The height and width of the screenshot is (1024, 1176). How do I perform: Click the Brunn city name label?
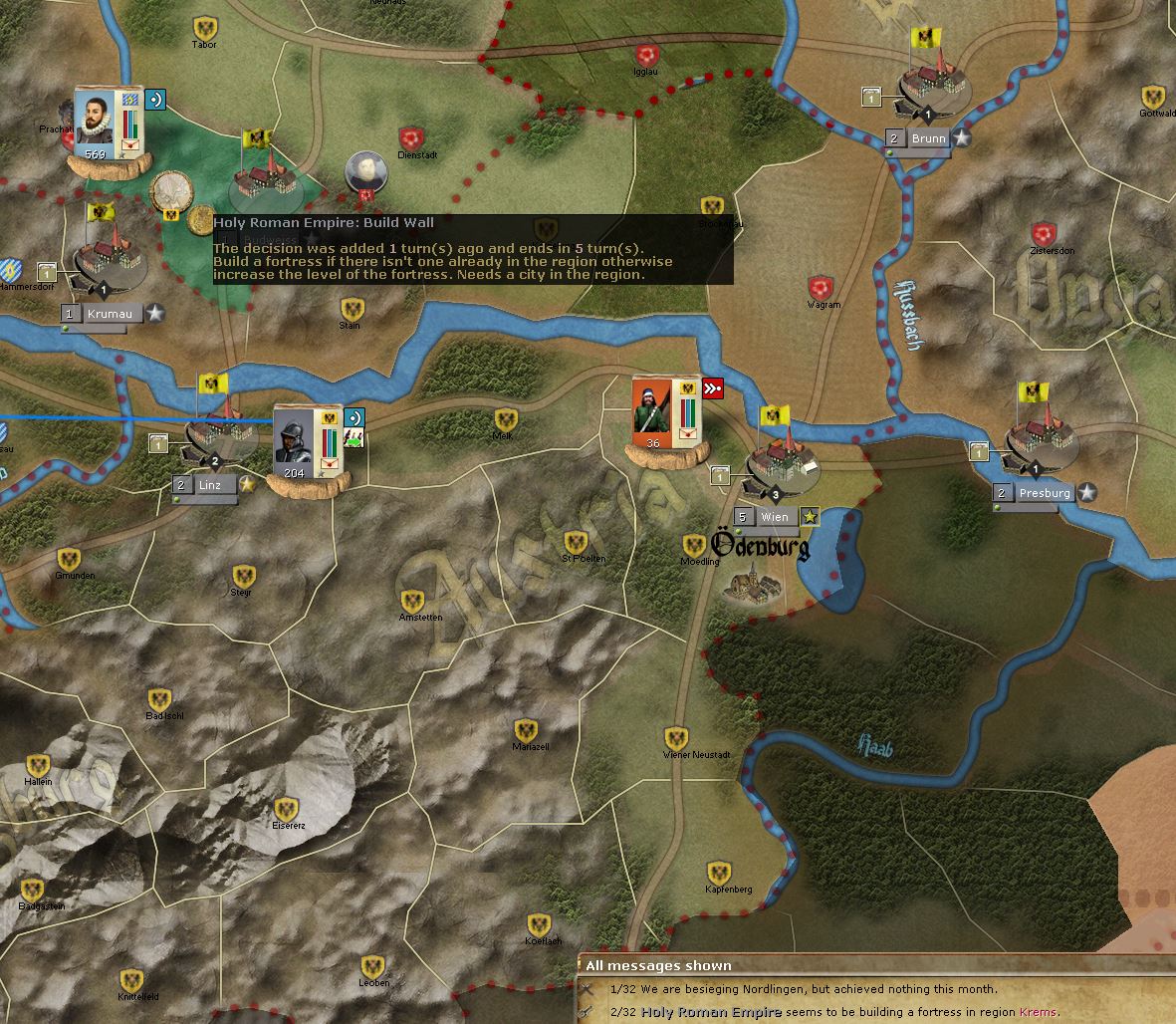(927, 139)
